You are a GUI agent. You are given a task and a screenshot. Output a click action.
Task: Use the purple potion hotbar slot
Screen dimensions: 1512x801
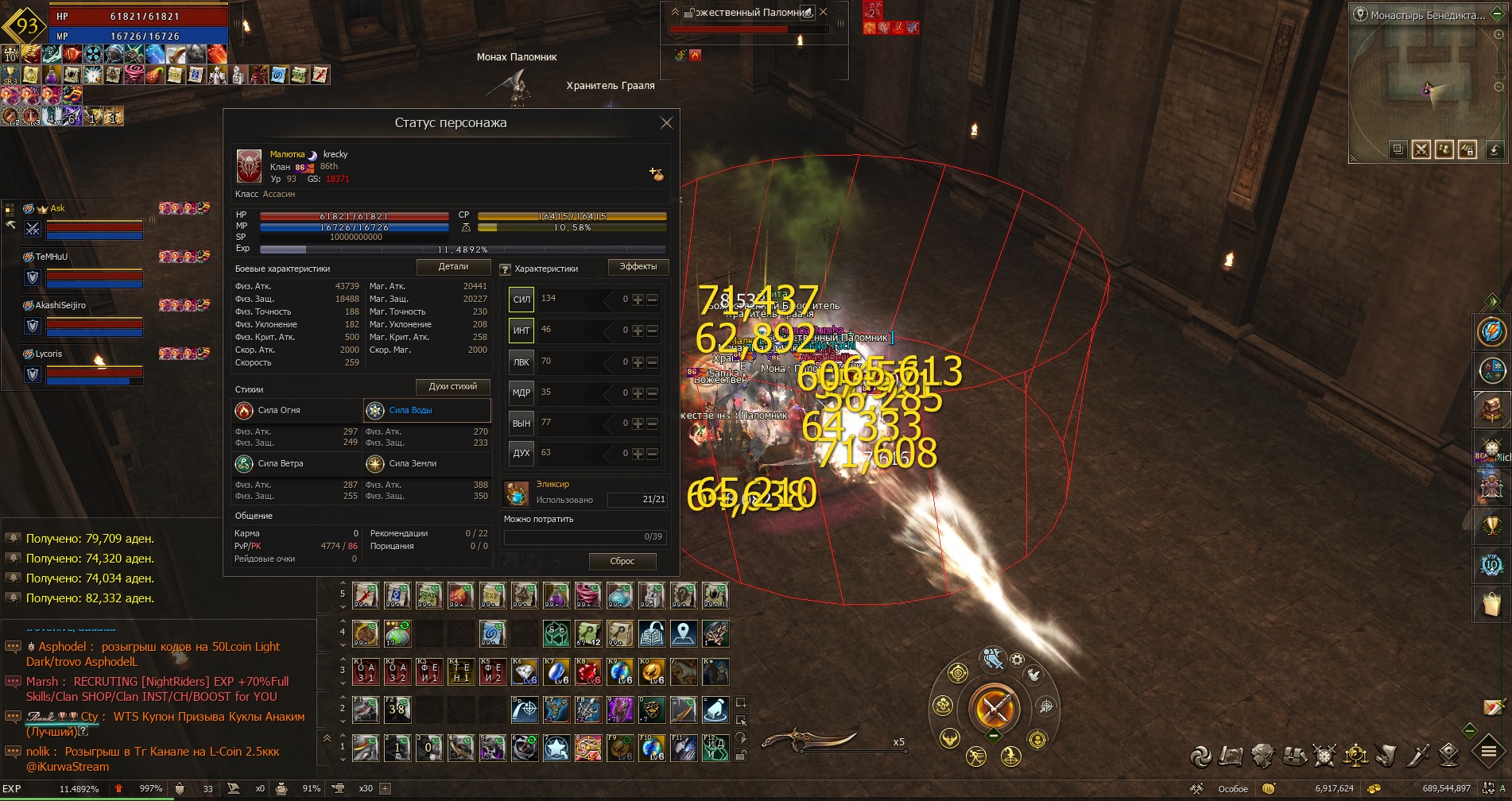coord(556,595)
